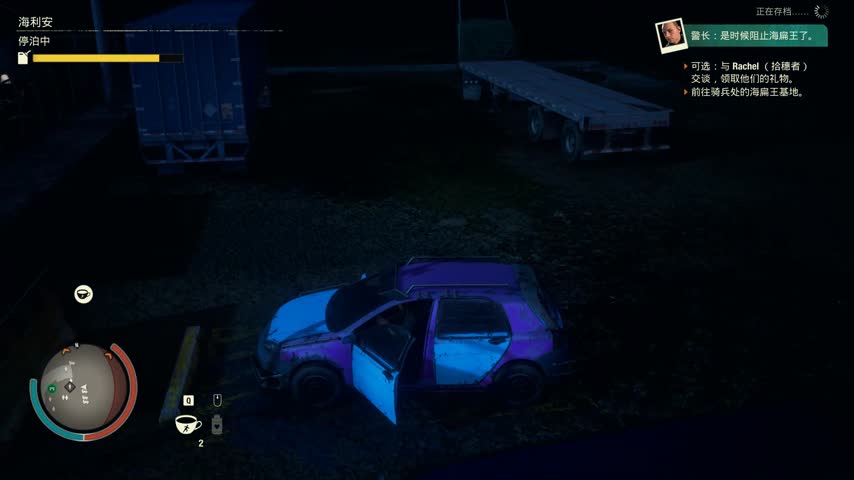Use the coffee cup consumable slot
Screen dimensions: 854x480
click(188, 424)
